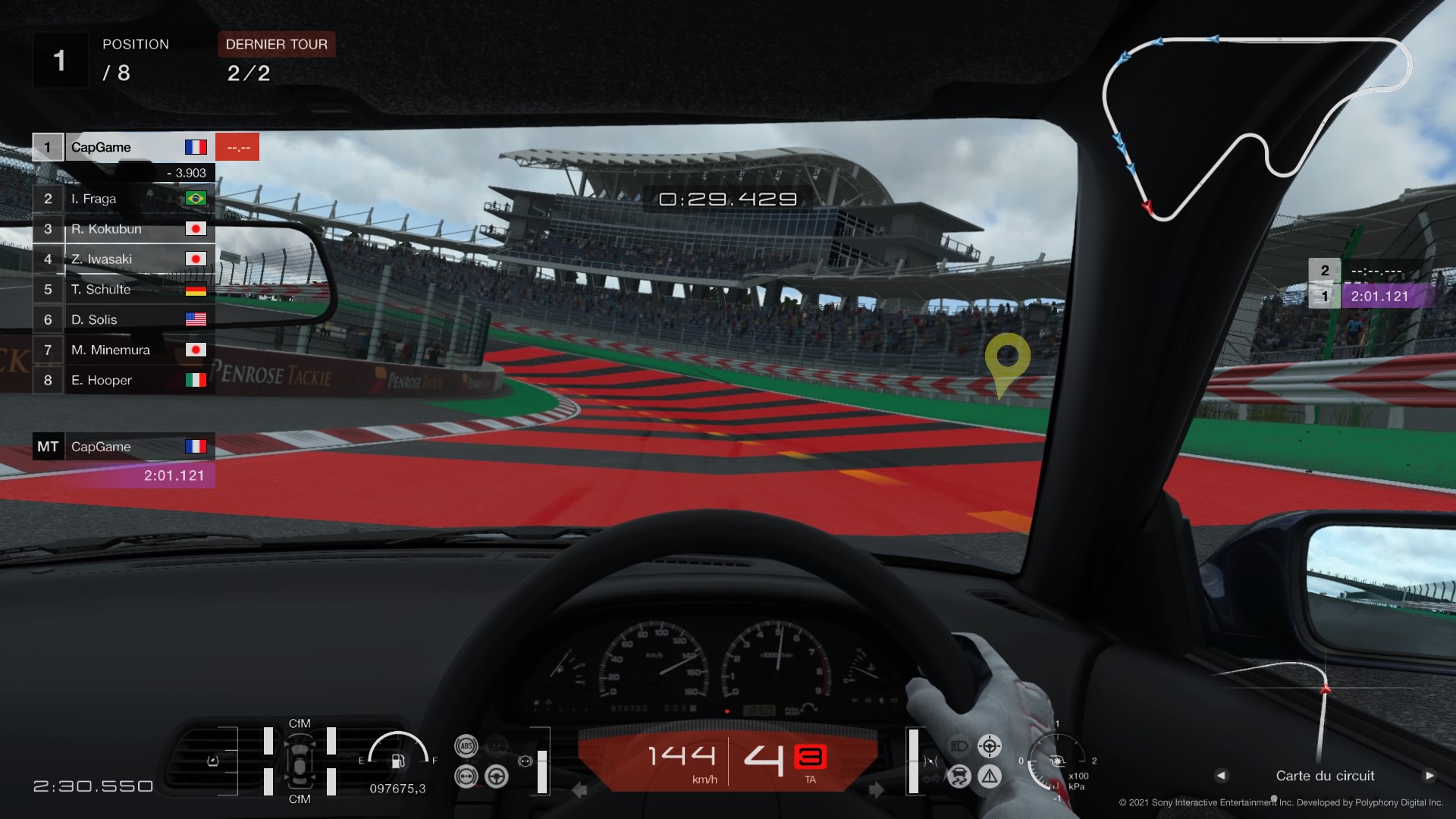Show the previous multi-function display page
The height and width of the screenshot is (819, 1456).
1221,776
